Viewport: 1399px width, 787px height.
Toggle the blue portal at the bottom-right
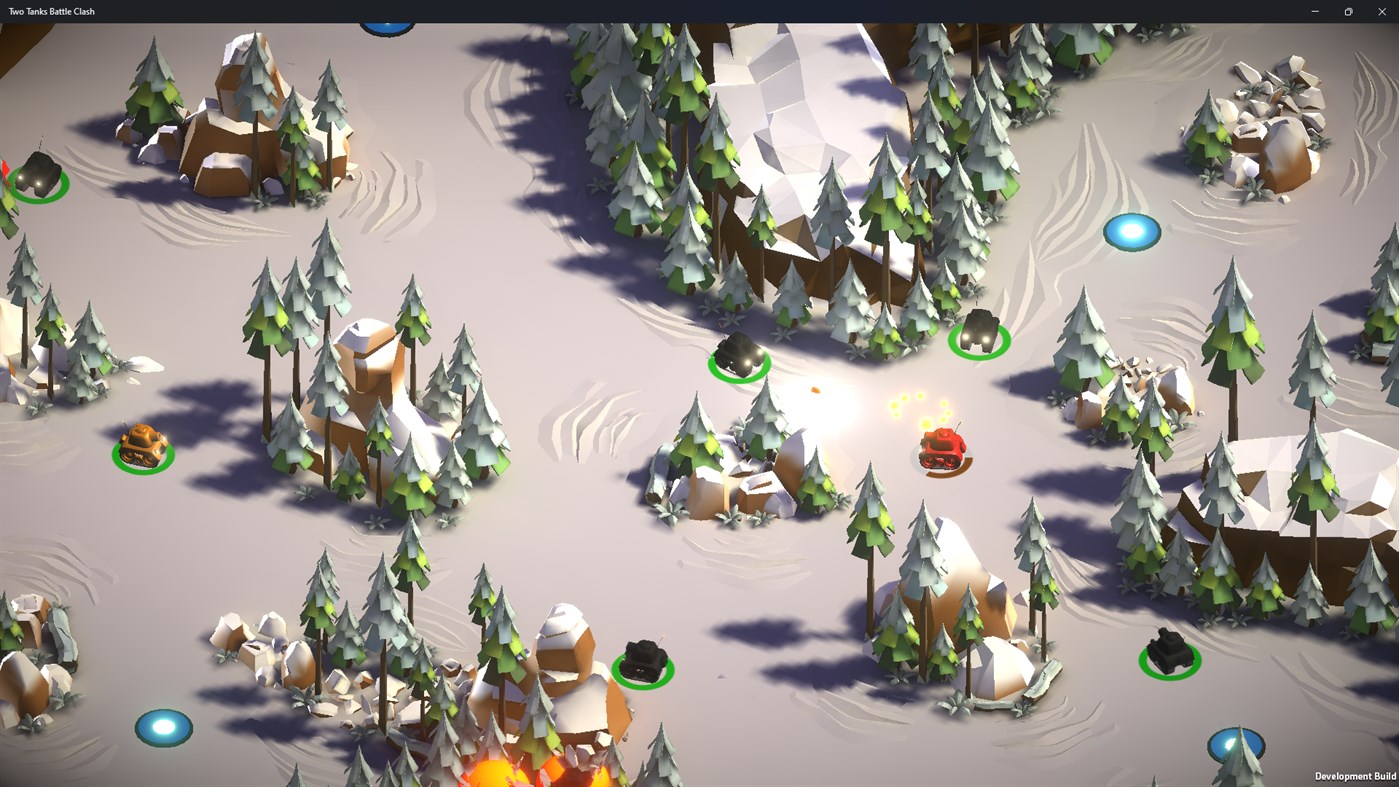click(1235, 745)
